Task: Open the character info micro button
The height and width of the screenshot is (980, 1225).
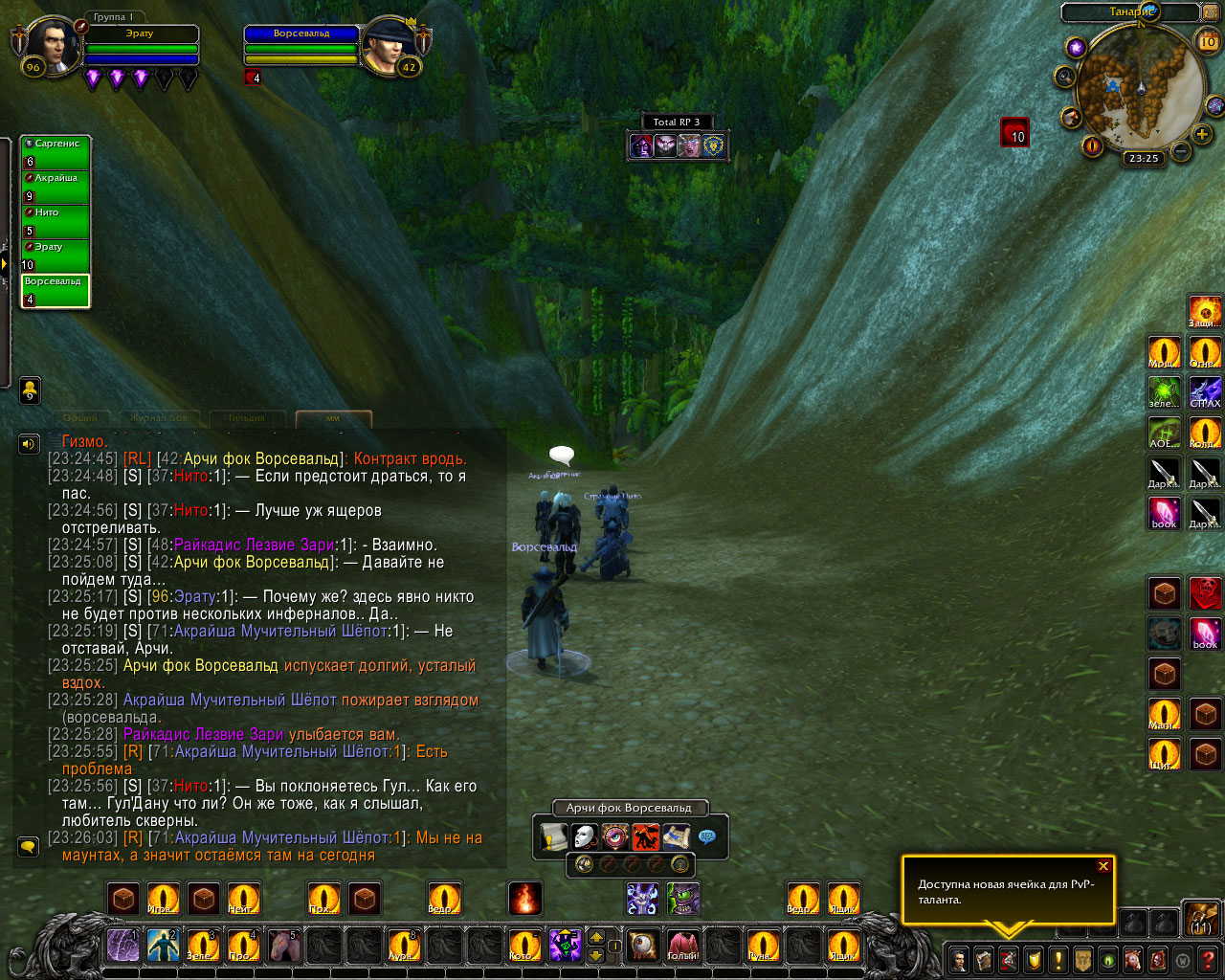Action: pyautogui.click(x=958, y=959)
